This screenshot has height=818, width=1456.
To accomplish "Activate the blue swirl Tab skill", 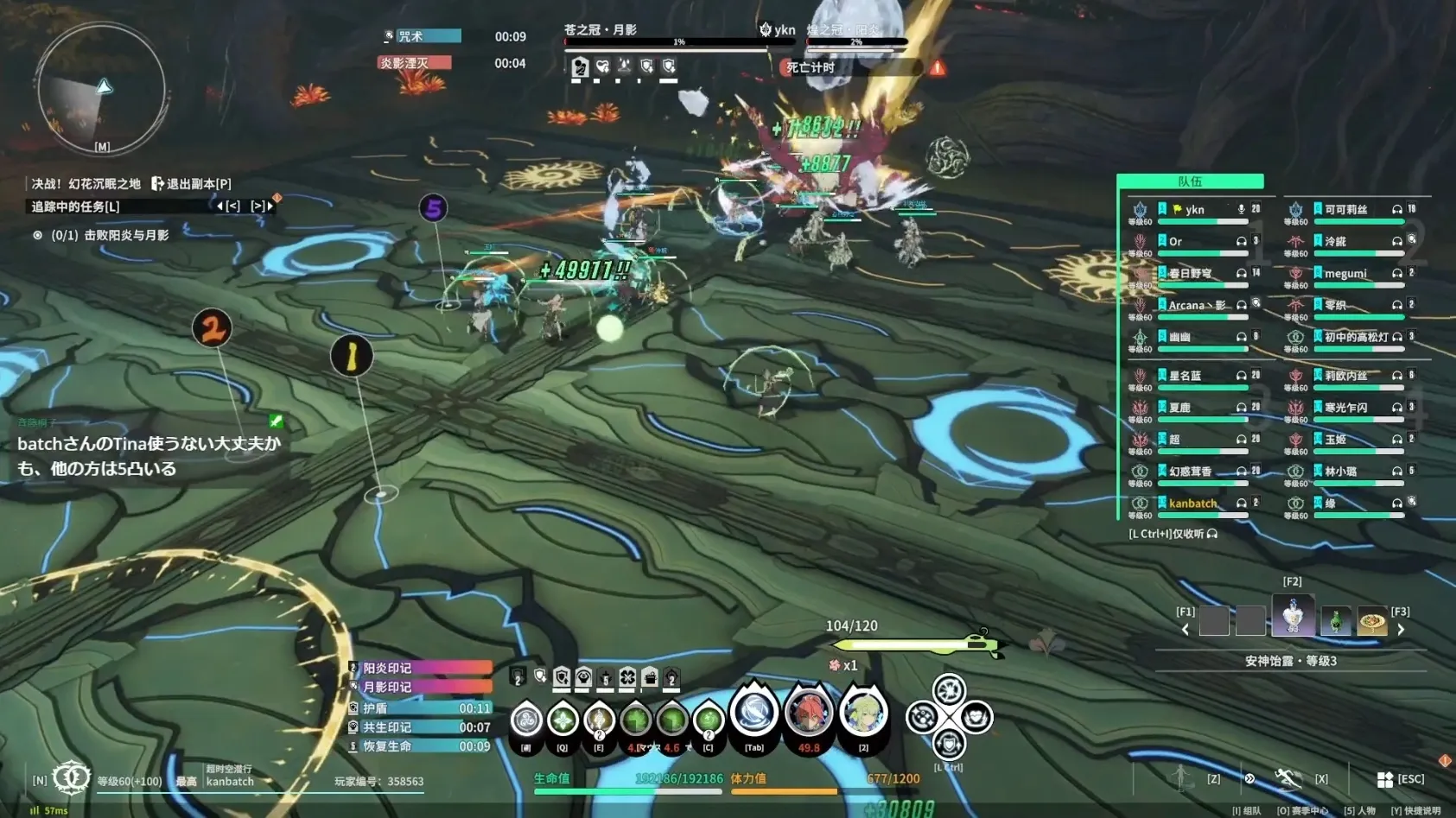I will (x=754, y=713).
